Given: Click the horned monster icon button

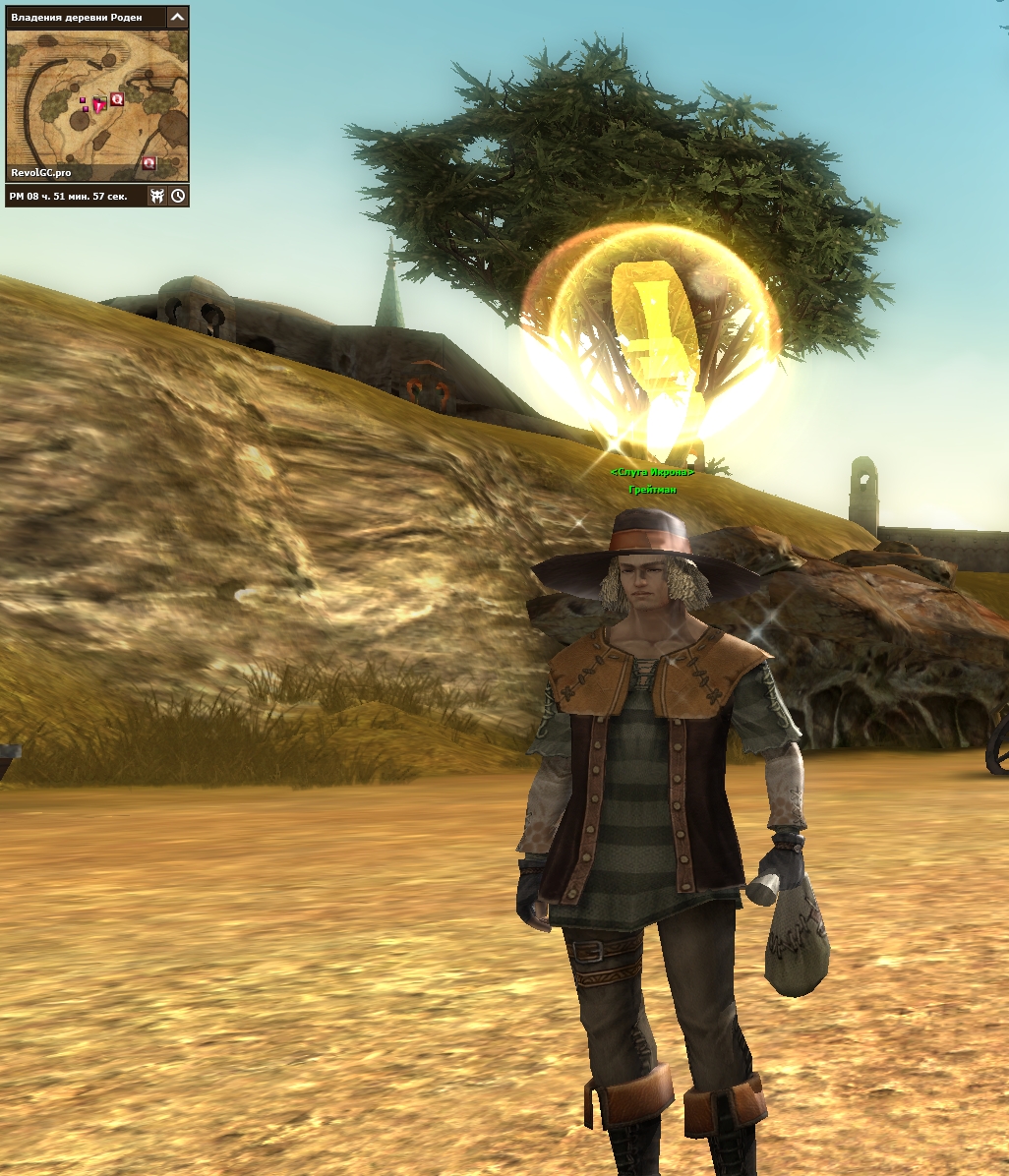Looking at the screenshot, I should (x=157, y=196).
